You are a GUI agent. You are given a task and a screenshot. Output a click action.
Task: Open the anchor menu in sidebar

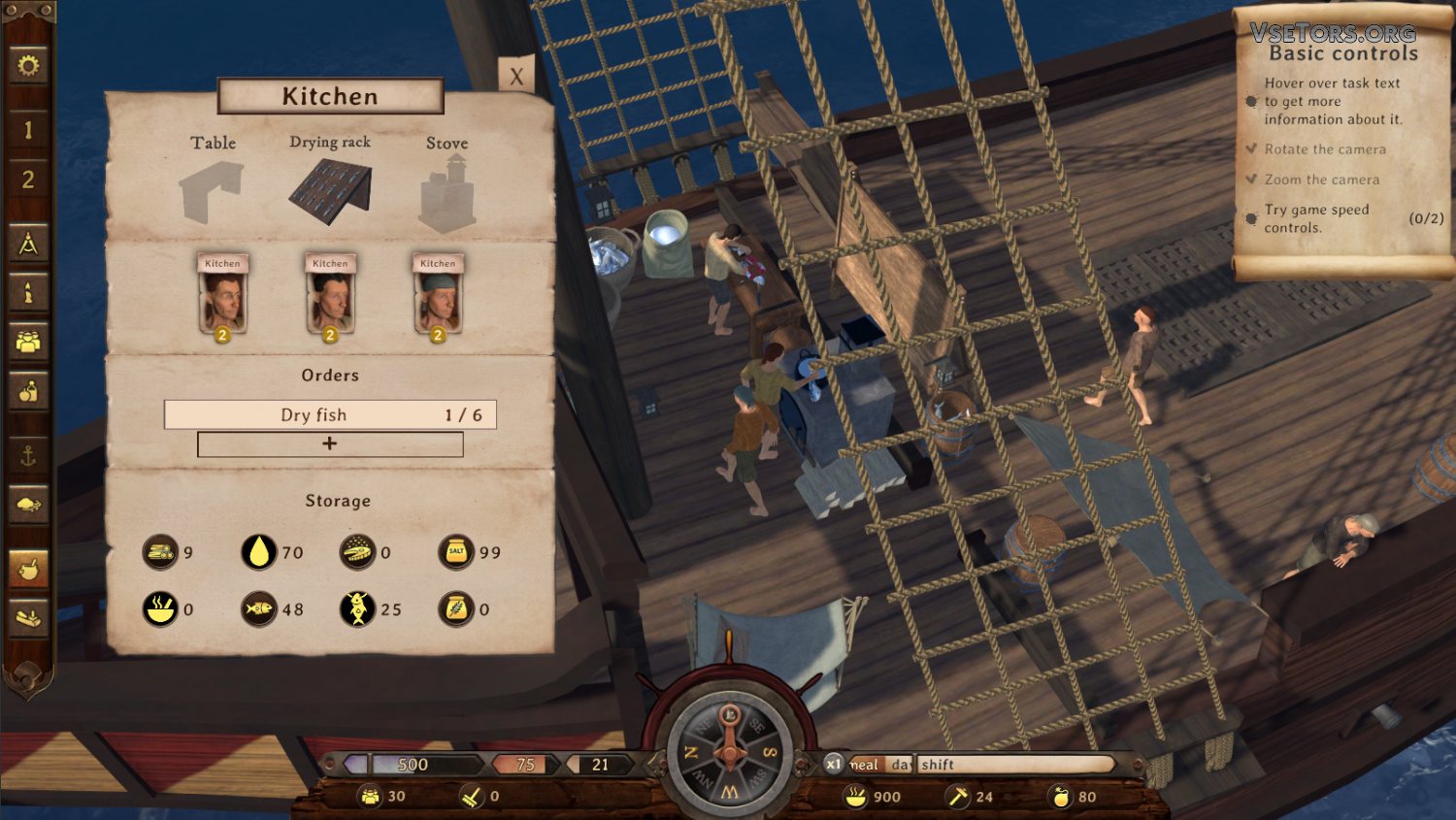[x=28, y=455]
